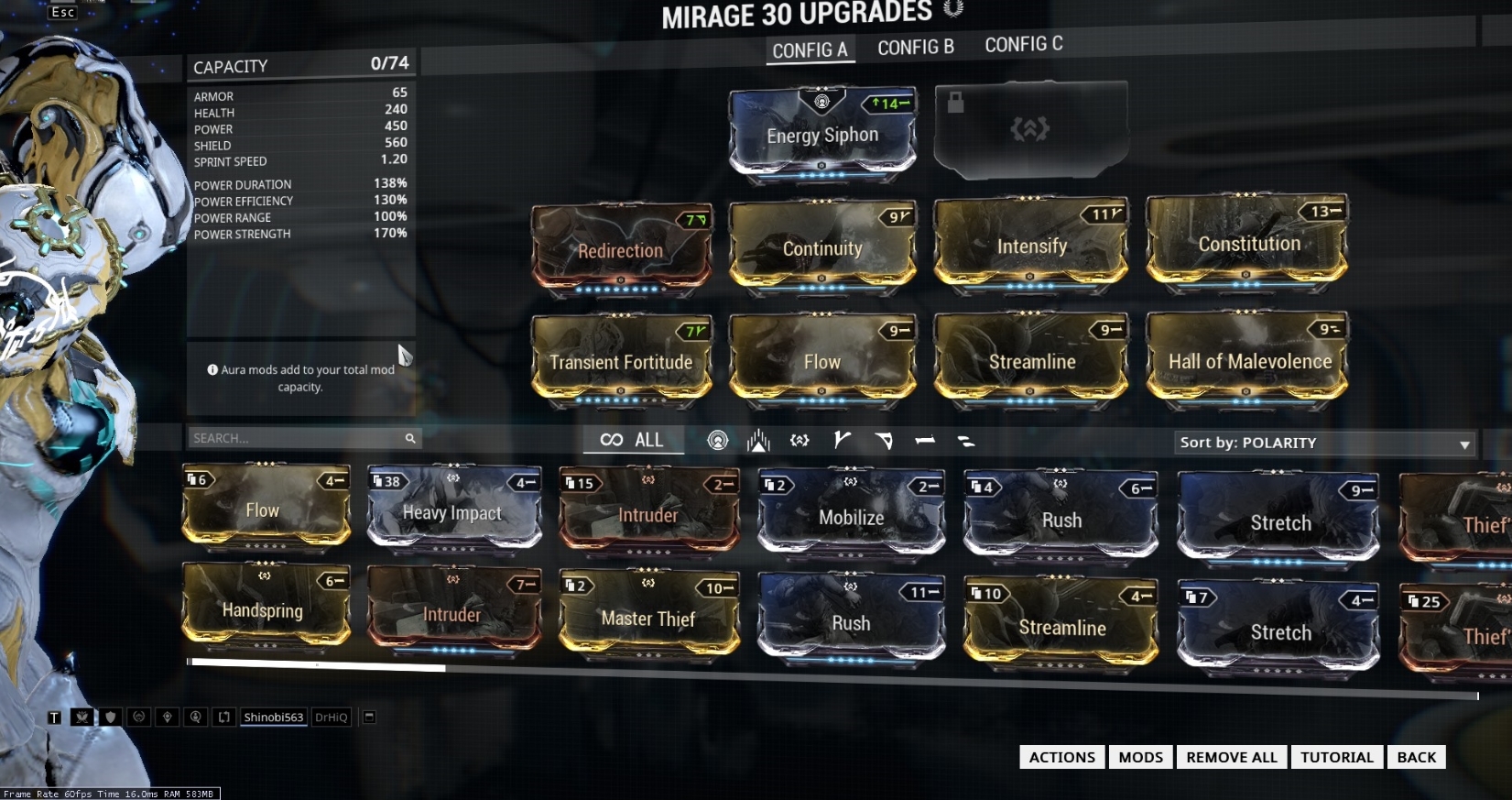
Task: Click the Esc button
Action: coord(63,12)
